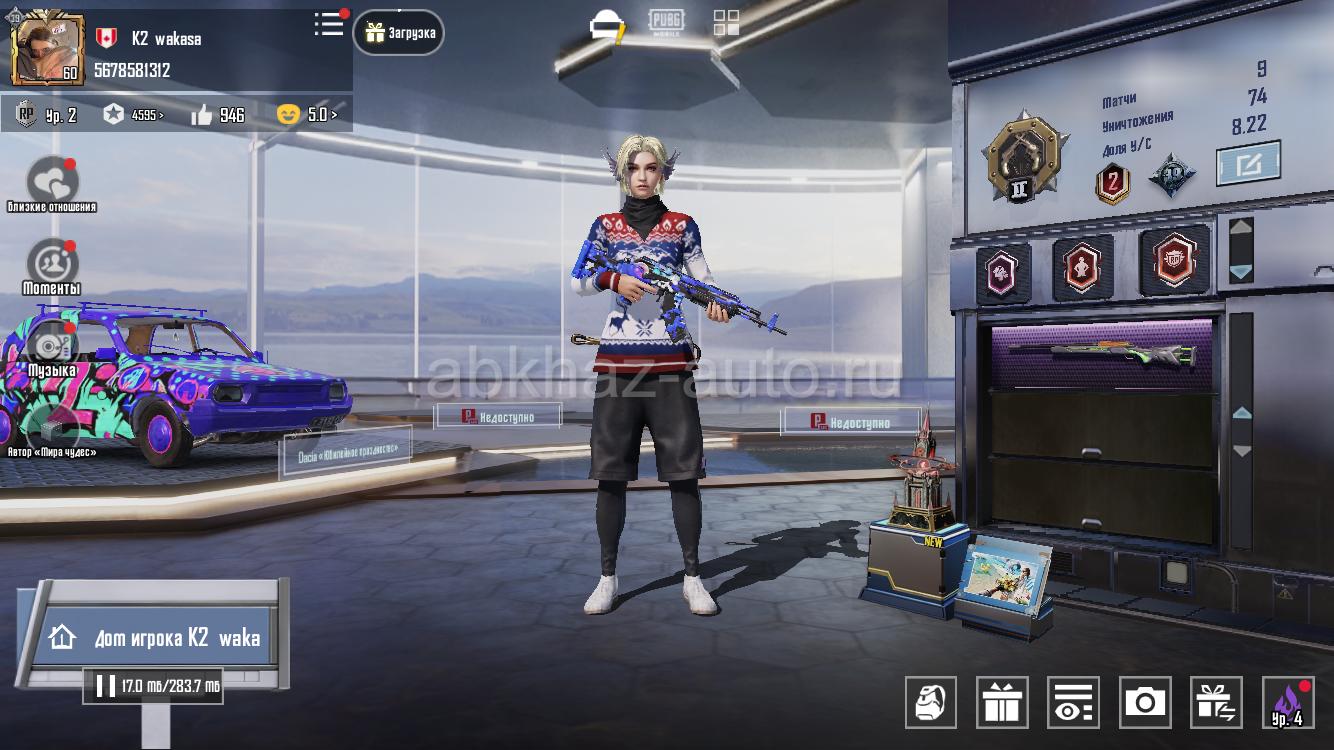Tap the Загрузка gift button

(x=399, y=33)
